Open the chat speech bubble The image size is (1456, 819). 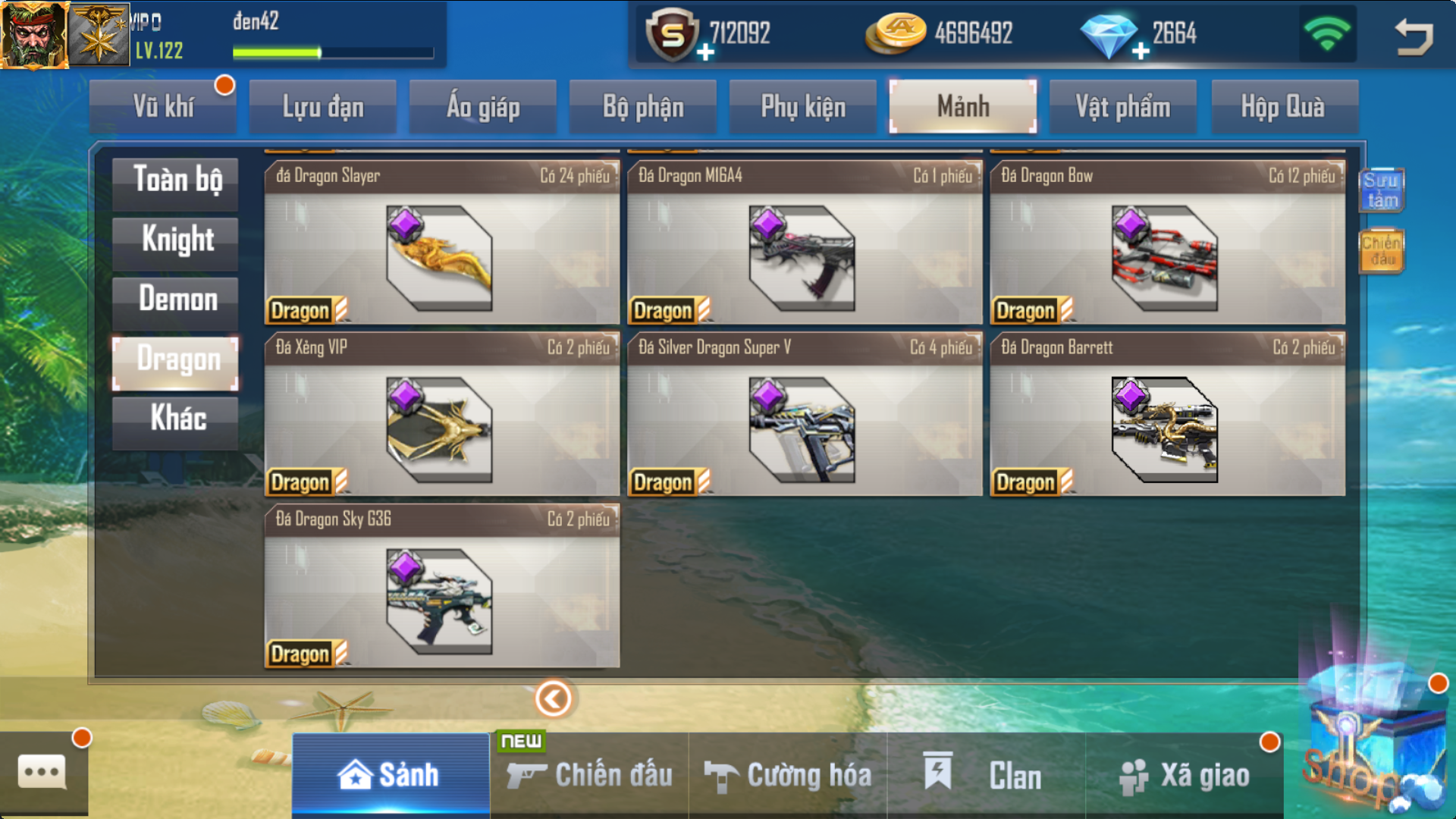[x=42, y=773]
